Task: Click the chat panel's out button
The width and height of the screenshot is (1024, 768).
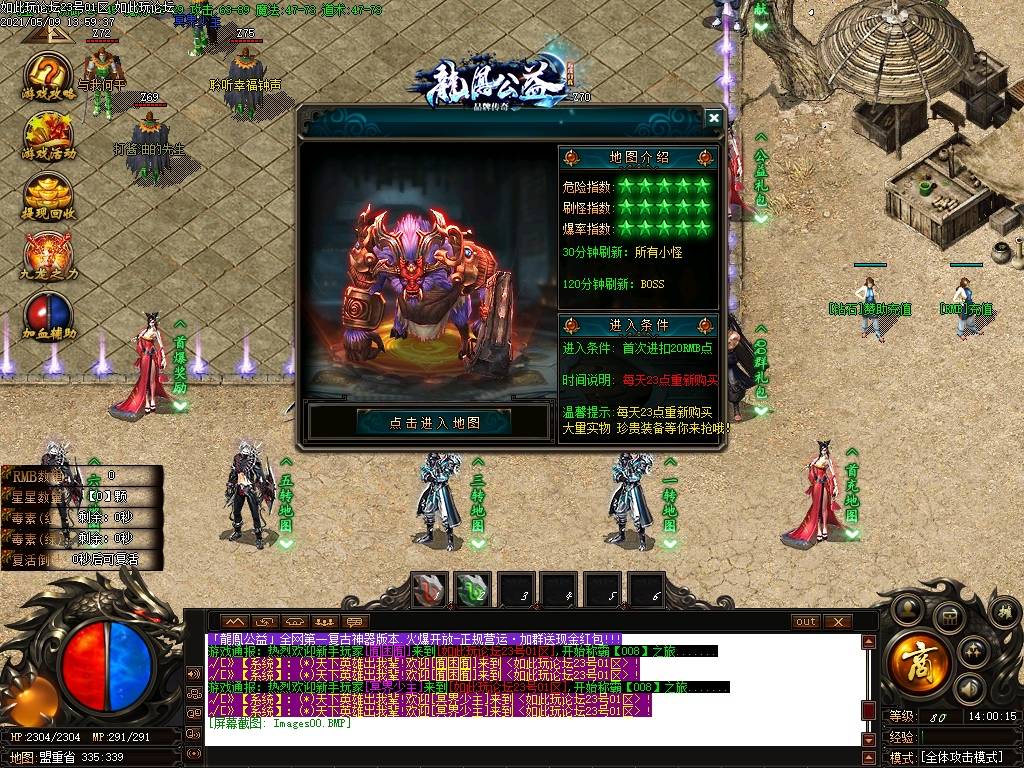Action: [x=806, y=621]
